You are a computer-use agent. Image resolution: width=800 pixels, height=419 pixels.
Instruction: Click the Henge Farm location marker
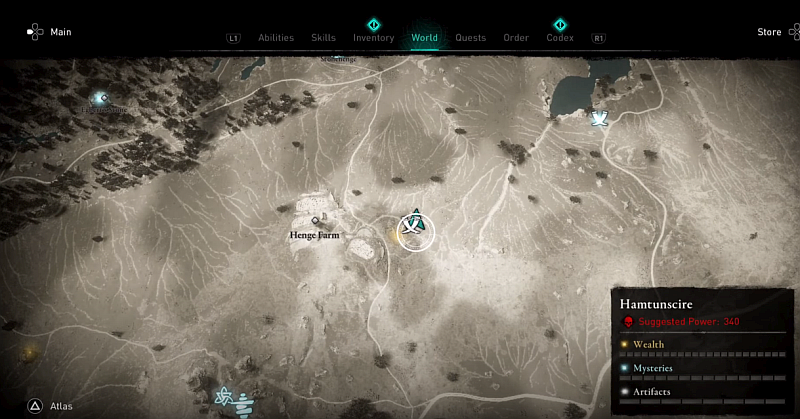(x=317, y=221)
